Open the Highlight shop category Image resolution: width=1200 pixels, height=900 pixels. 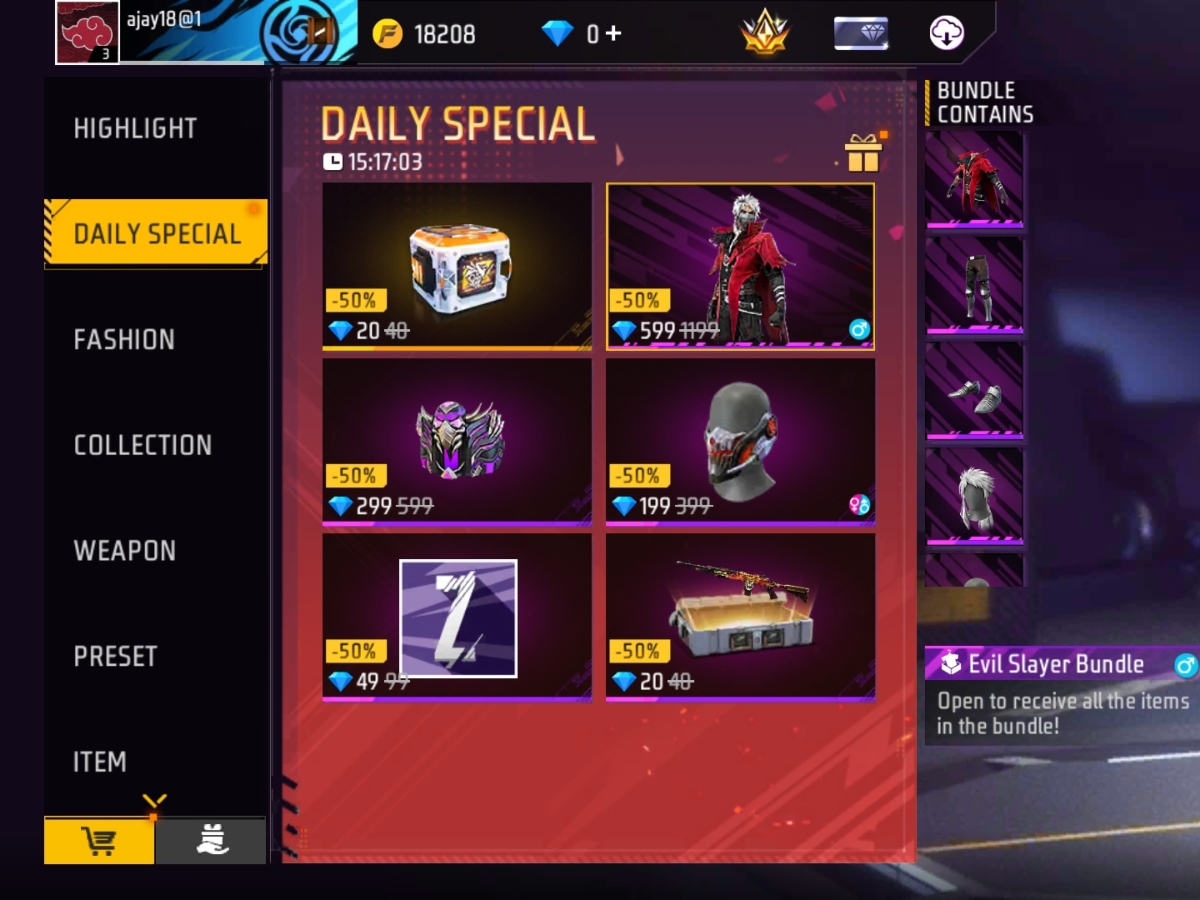[135, 129]
